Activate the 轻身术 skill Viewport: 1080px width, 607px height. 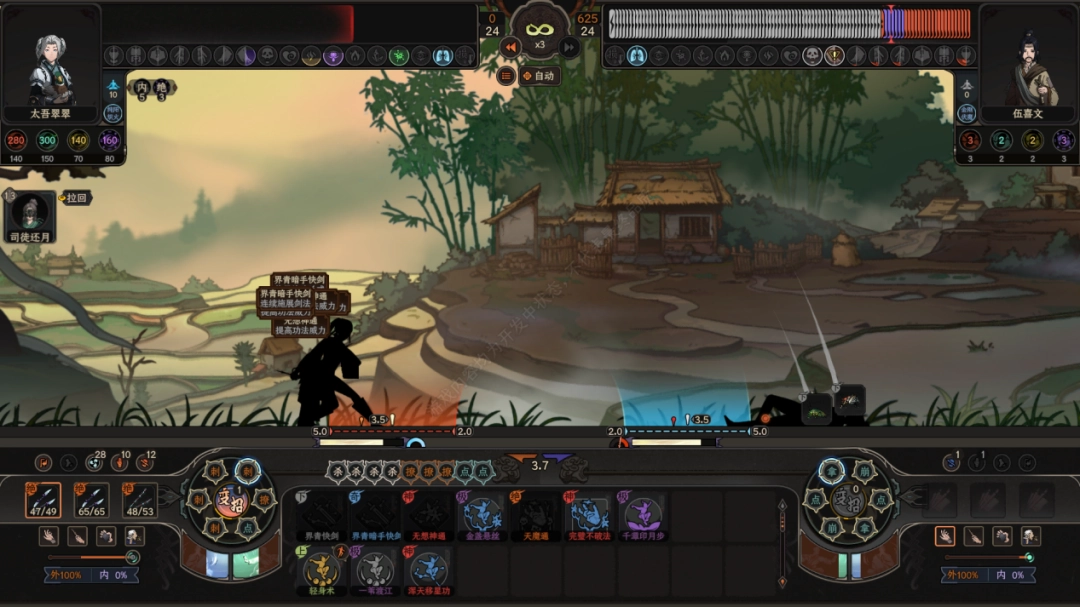point(320,570)
